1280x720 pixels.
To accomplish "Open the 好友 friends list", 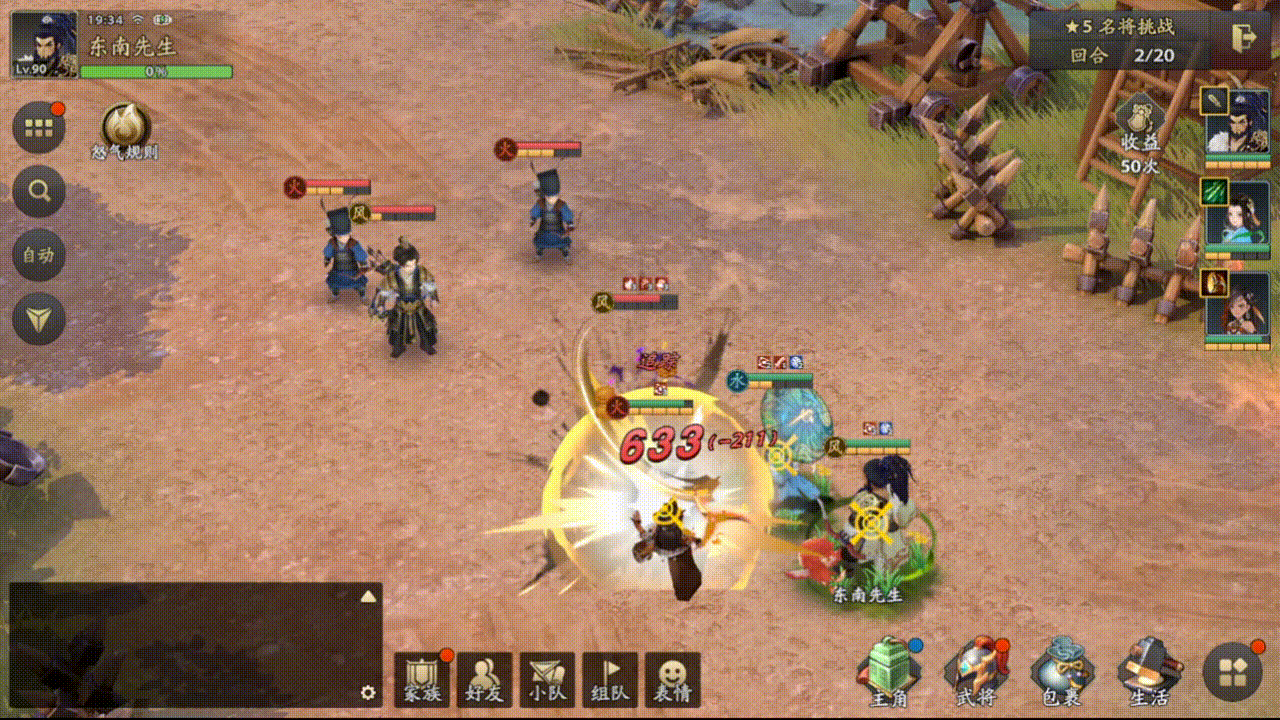I will click(484, 679).
